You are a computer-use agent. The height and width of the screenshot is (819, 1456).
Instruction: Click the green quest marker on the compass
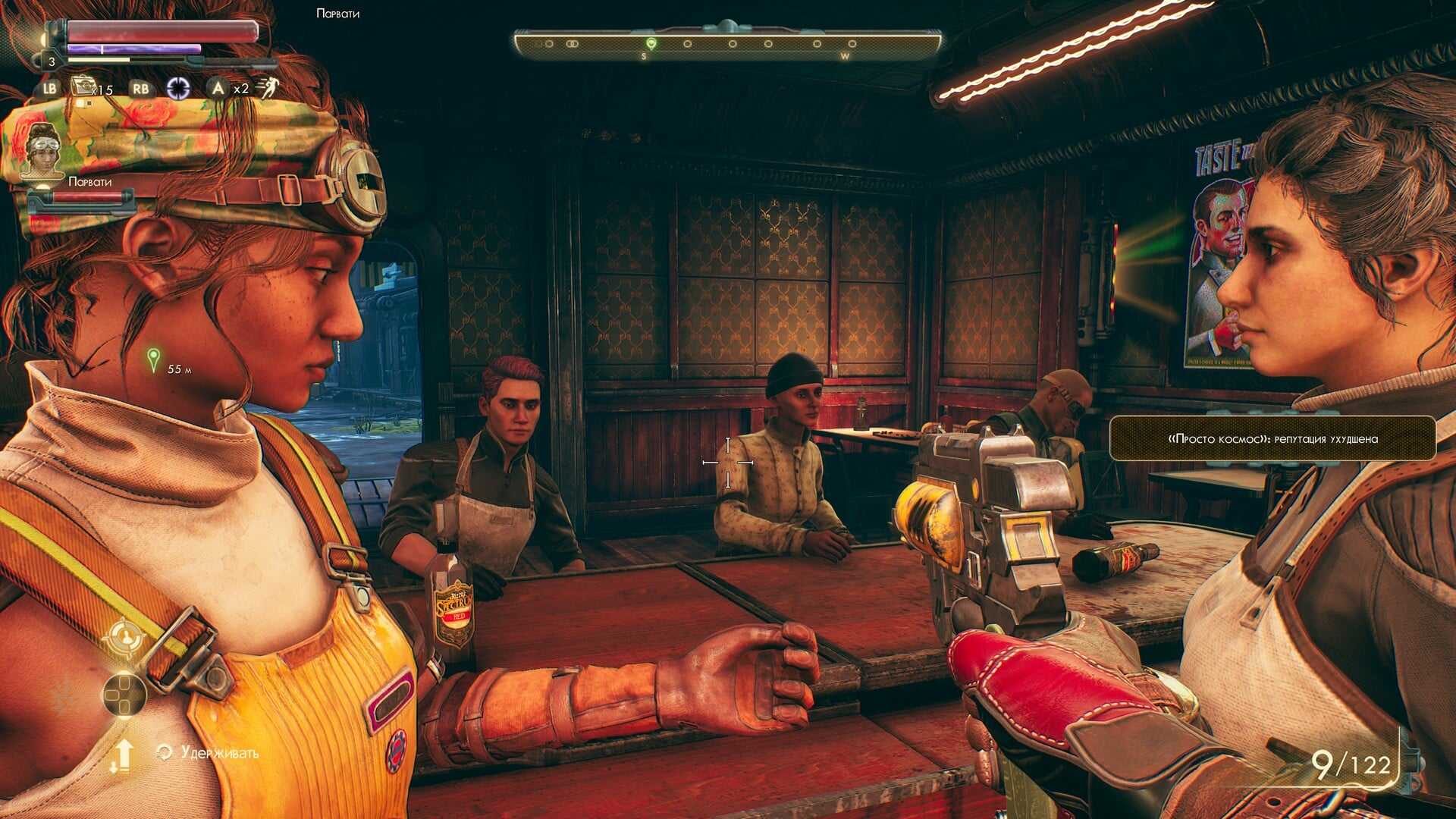click(x=651, y=43)
